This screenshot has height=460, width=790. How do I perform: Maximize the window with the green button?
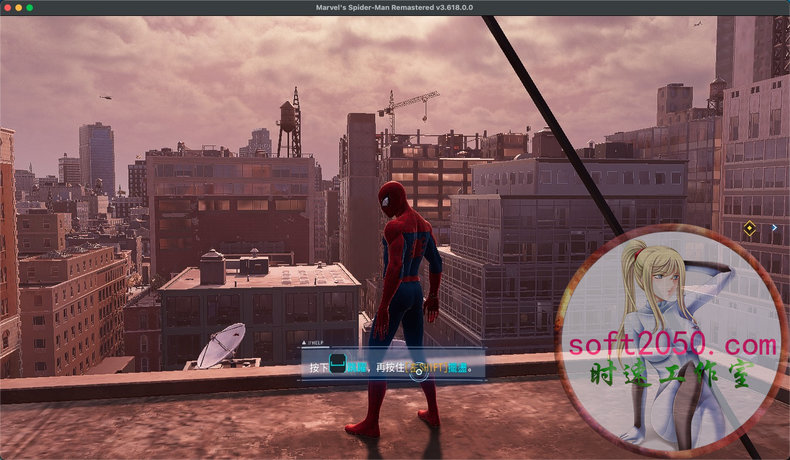pos(30,7)
